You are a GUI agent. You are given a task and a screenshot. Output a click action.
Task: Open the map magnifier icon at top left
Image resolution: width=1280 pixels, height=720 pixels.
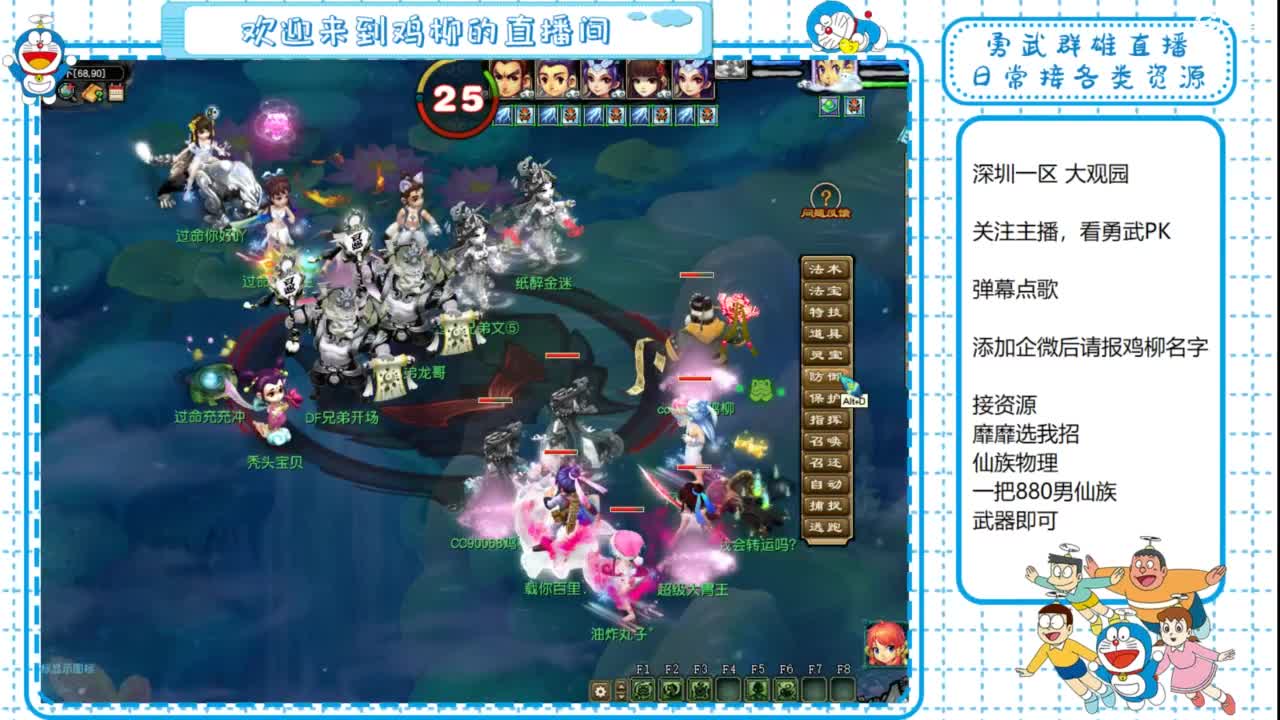68,92
